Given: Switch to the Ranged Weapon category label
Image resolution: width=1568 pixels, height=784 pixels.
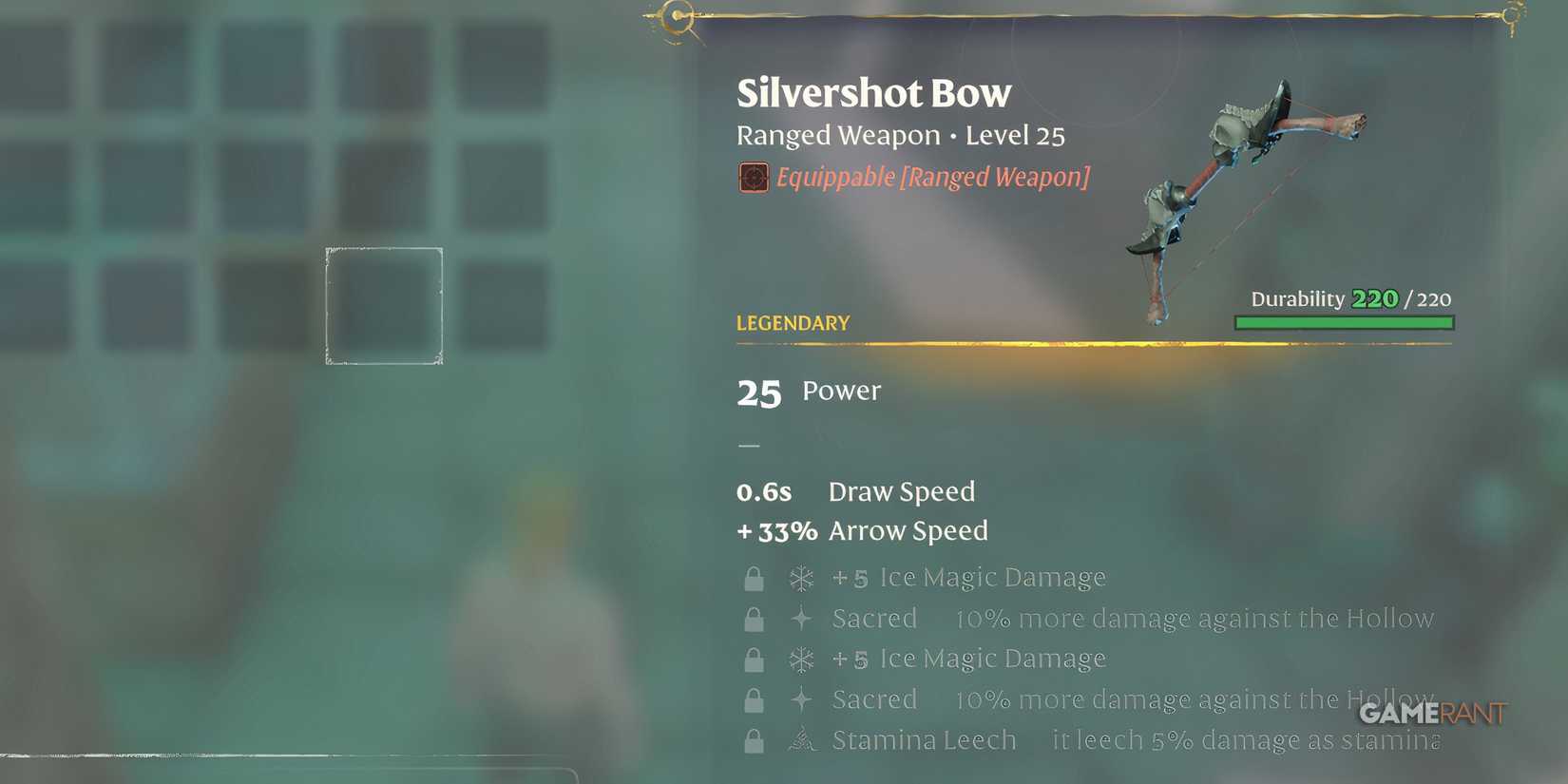Looking at the screenshot, I should point(836,136).
